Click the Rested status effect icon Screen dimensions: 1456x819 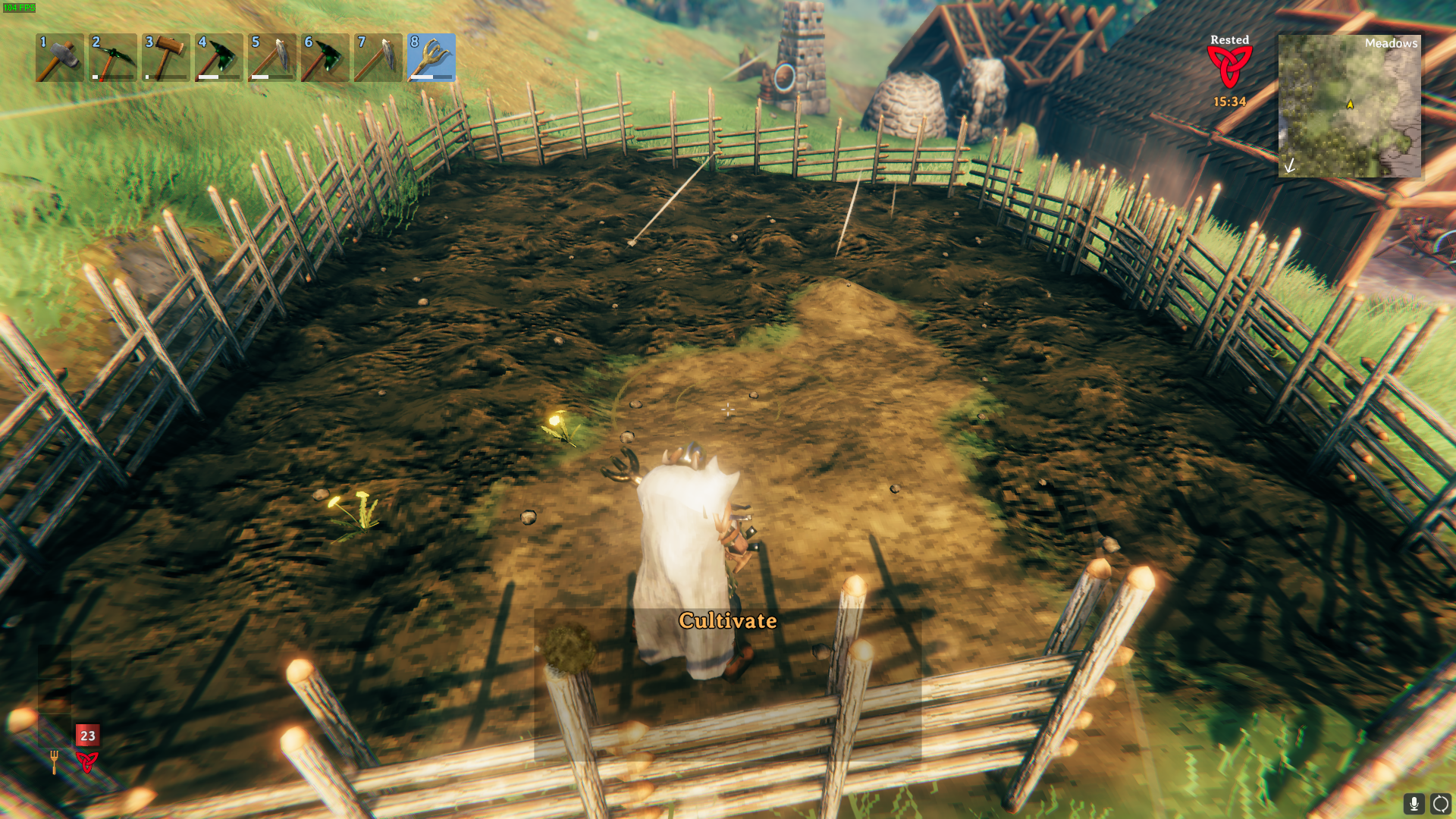pyautogui.click(x=1229, y=67)
